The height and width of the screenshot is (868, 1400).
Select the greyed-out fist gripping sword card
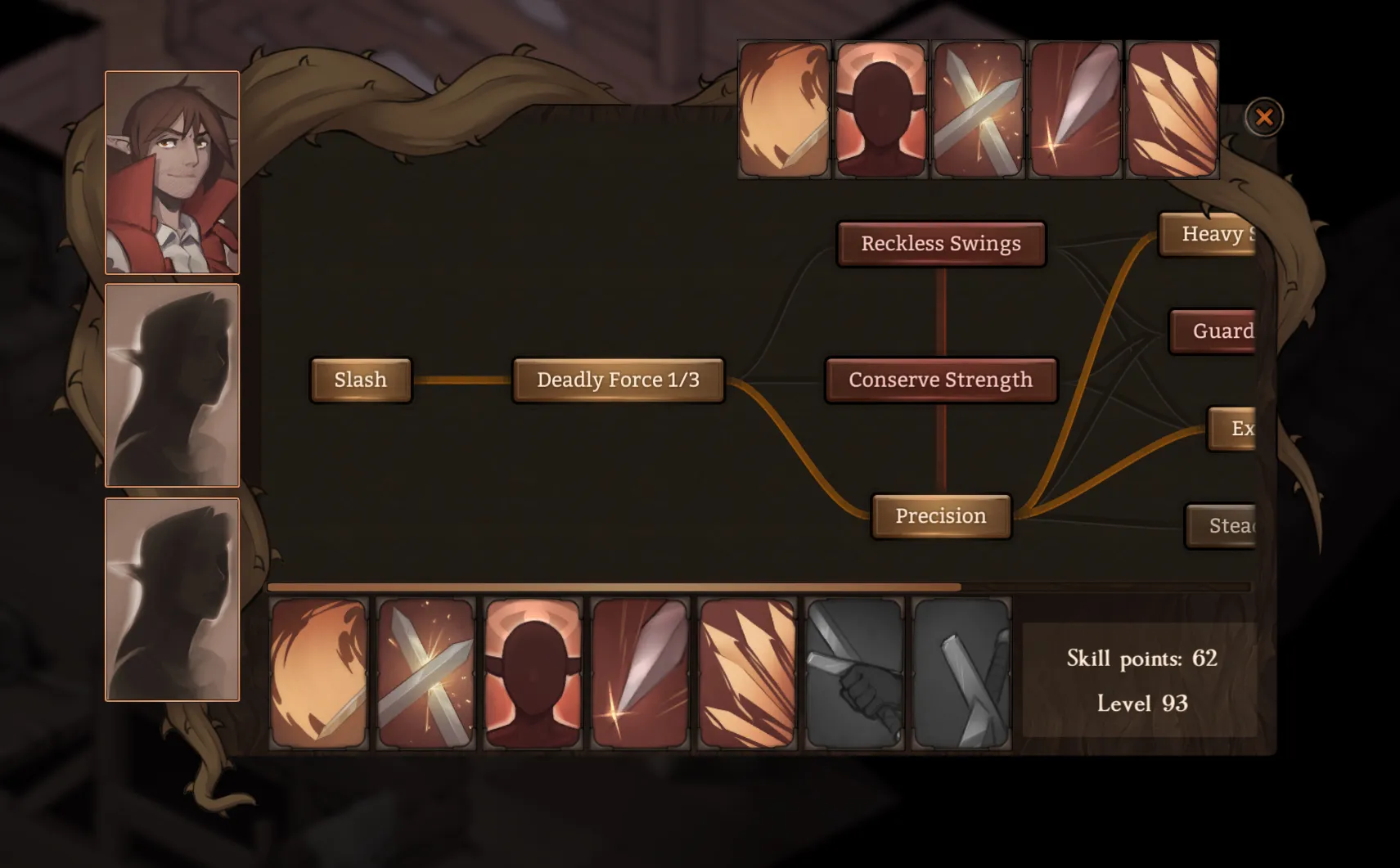854,673
